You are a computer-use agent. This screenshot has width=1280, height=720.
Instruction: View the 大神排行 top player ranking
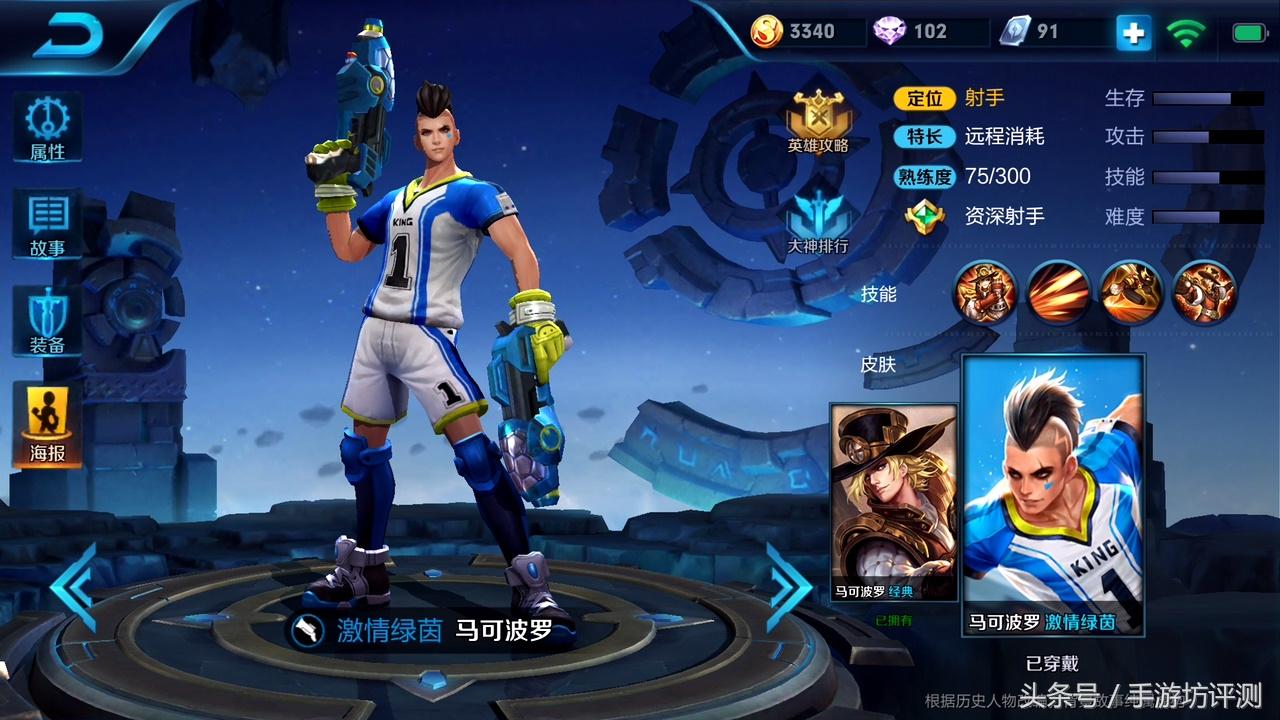pyautogui.click(x=818, y=222)
